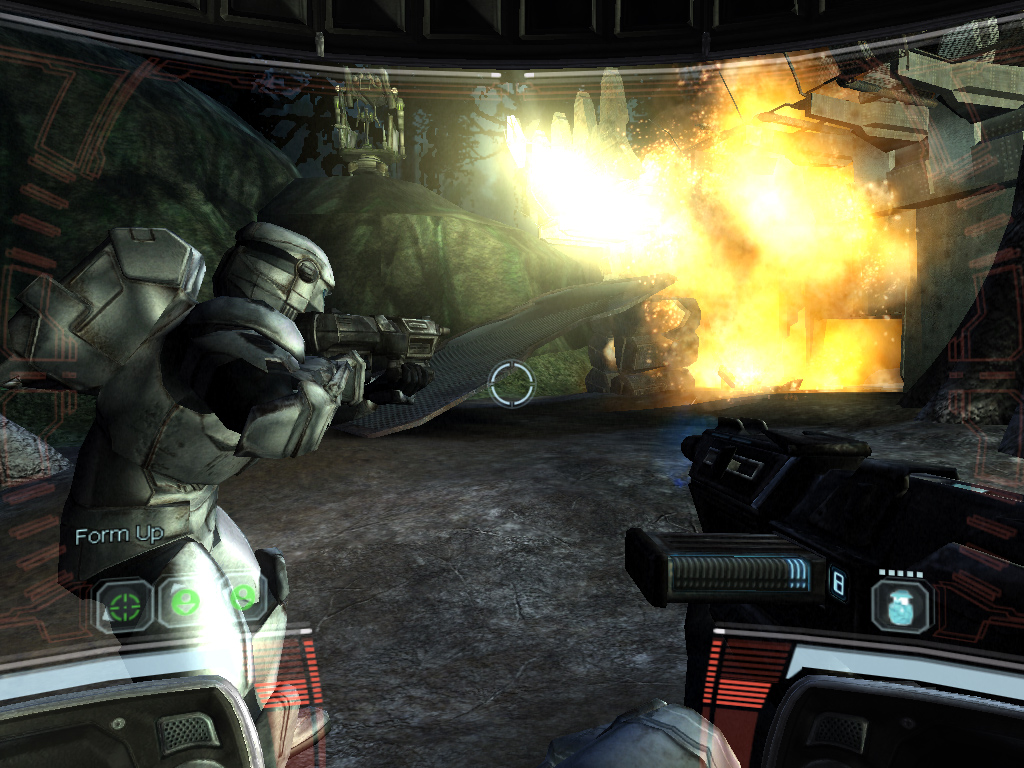The height and width of the screenshot is (768, 1024).
Task: Select the green crosshair squad command icon
Action: tap(124, 605)
